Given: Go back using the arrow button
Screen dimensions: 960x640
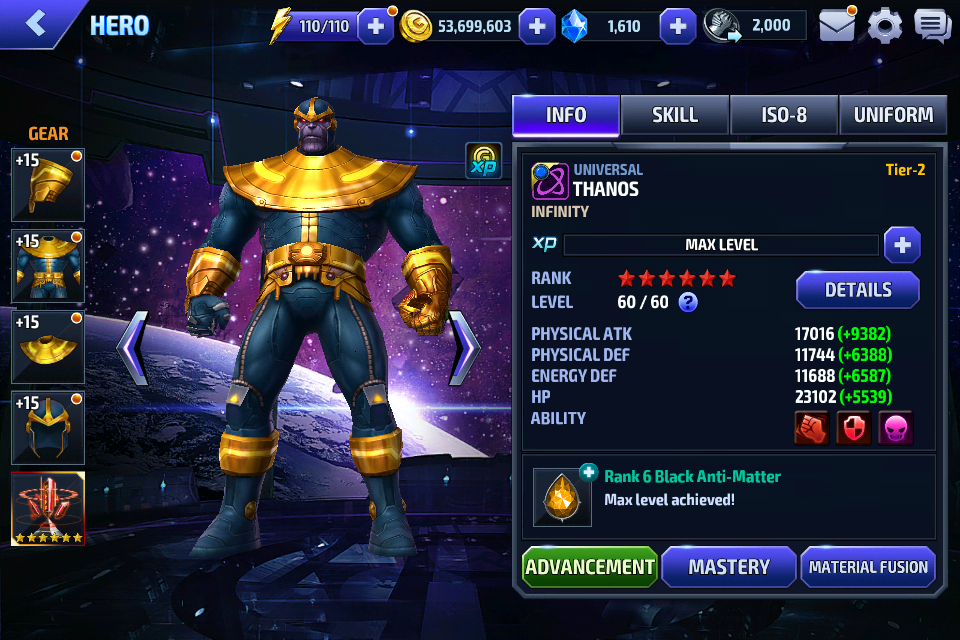Looking at the screenshot, I should [x=36, y=24].
